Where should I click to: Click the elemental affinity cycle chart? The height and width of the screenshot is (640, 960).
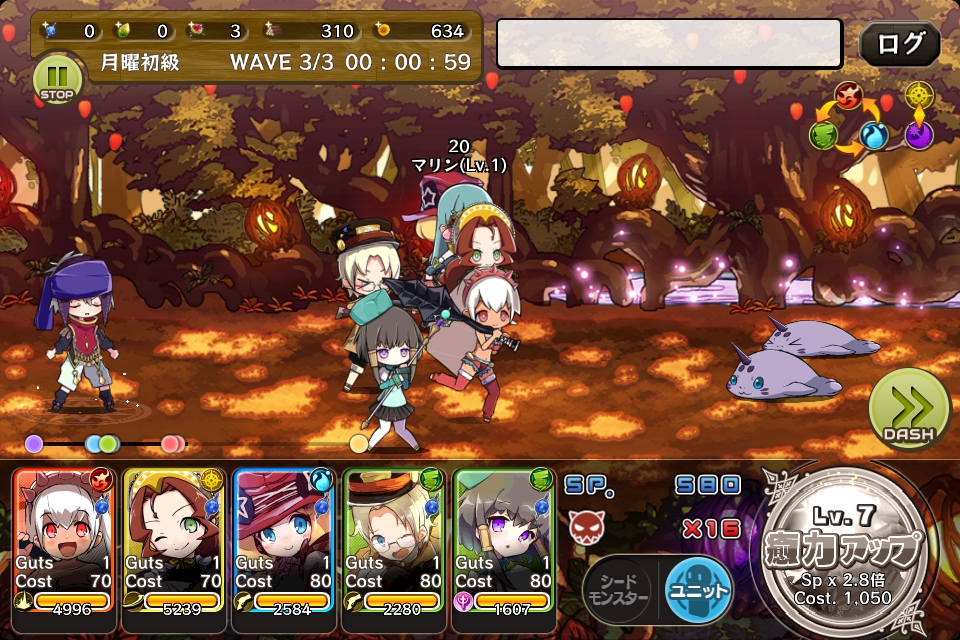pyautogui.click(x=870, y=119)
